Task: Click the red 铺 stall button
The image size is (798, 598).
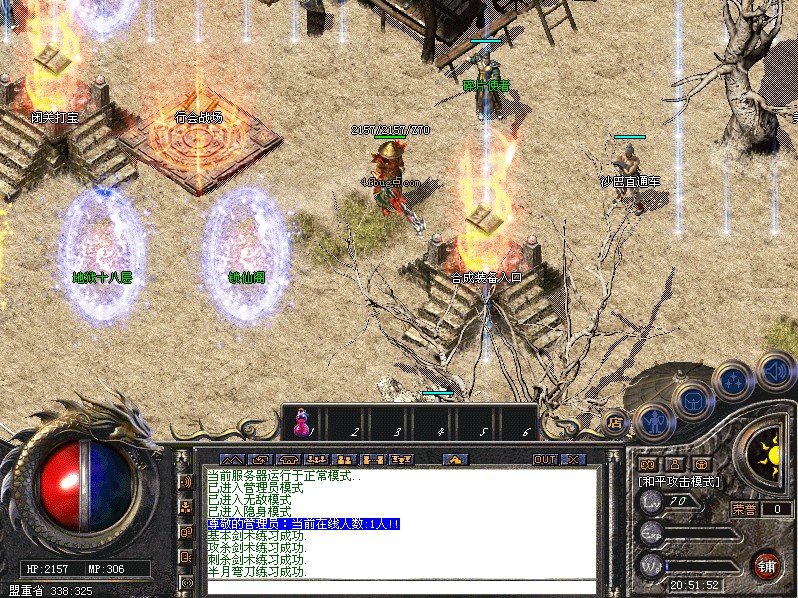Action: (766, 566)
